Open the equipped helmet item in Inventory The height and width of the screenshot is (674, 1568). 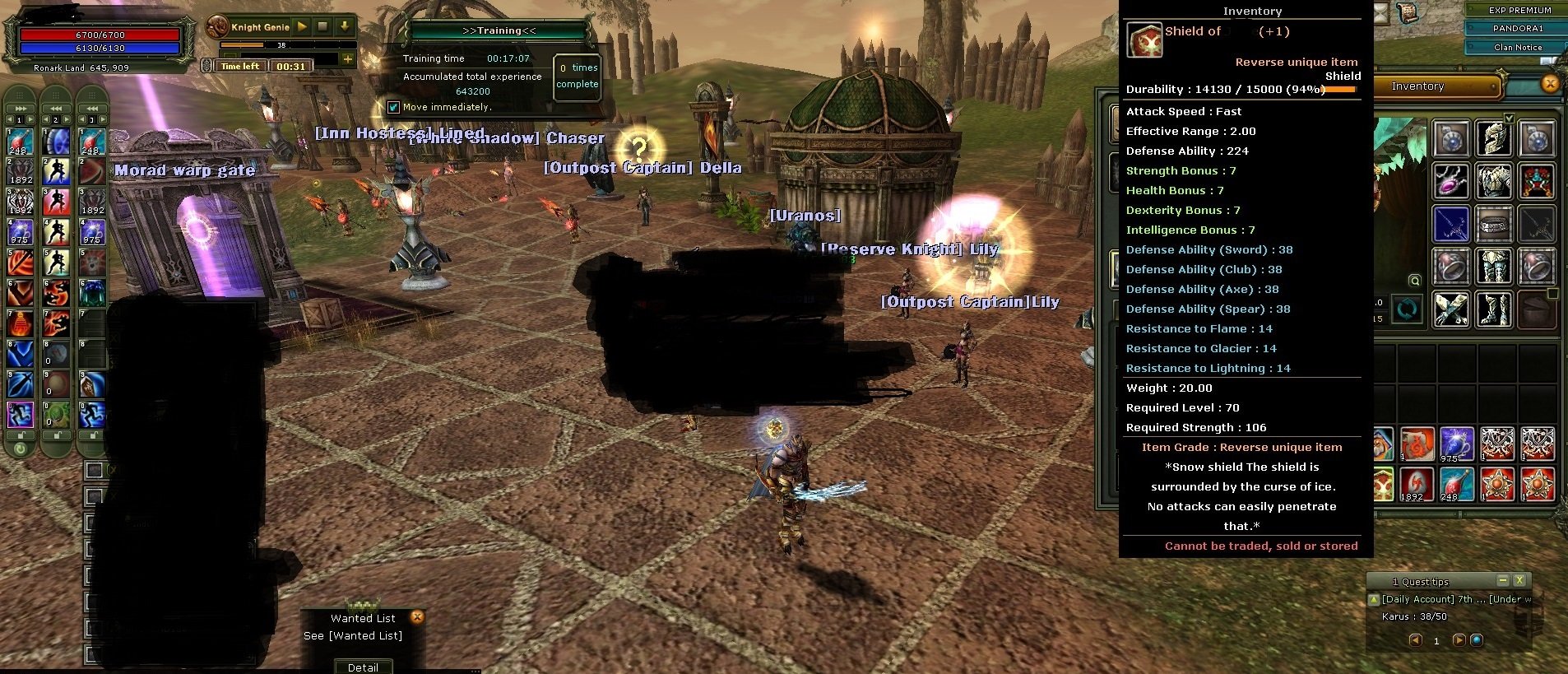[x=1494, y=139]
